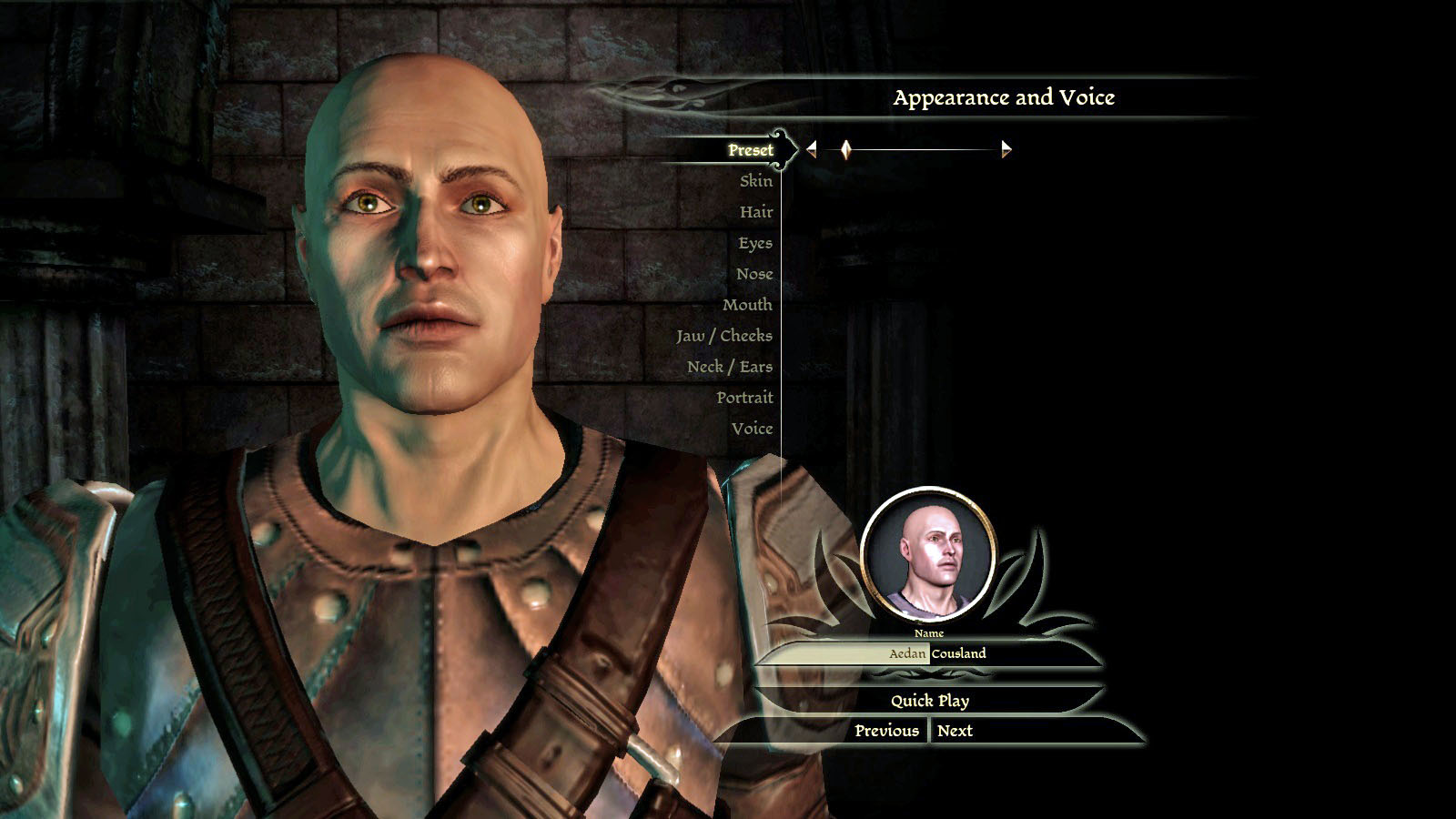The image size is (1456, 819).
Task: Open Neck / Ears options
Action: 729,367
